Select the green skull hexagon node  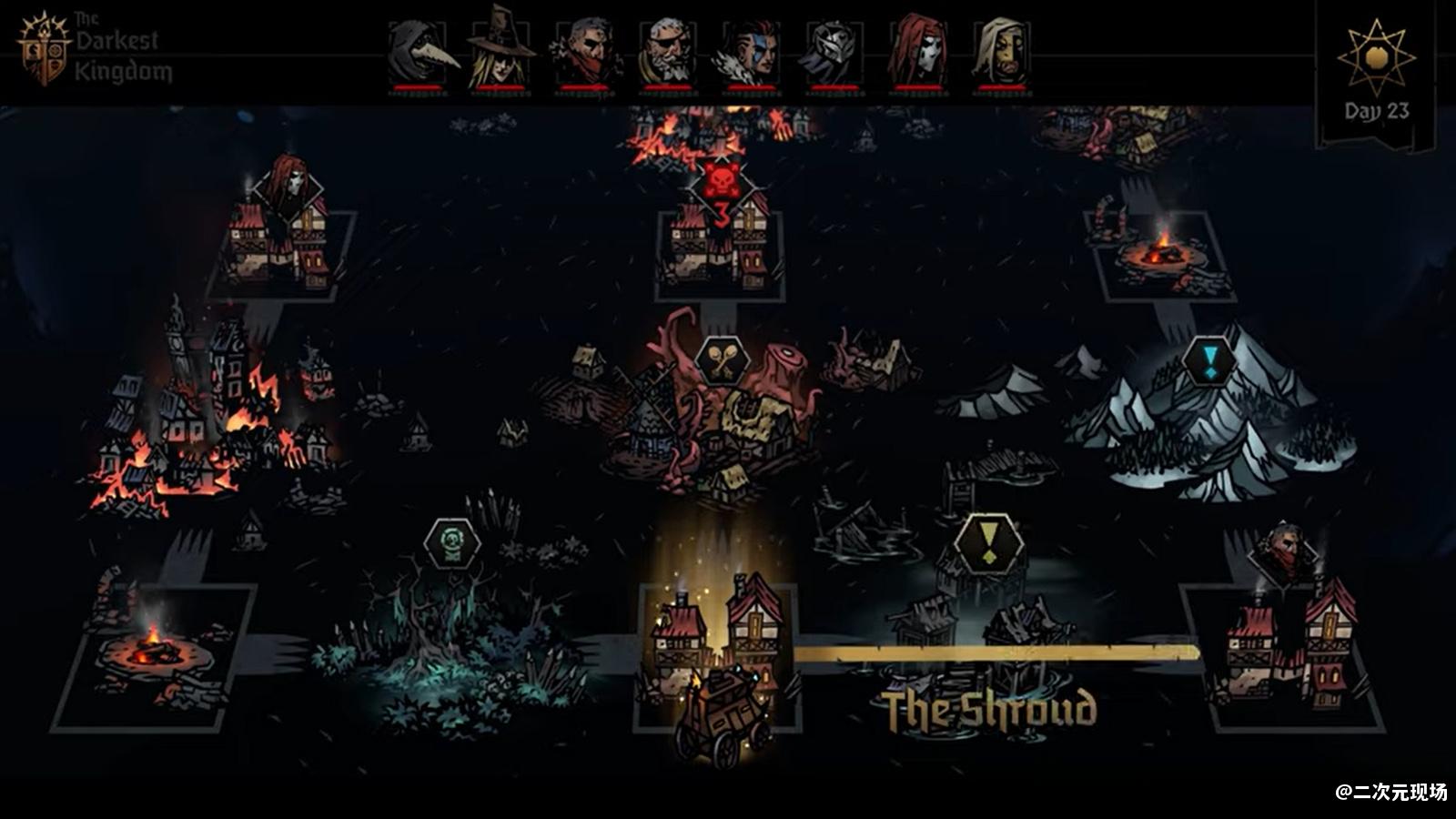pos(452,543)
